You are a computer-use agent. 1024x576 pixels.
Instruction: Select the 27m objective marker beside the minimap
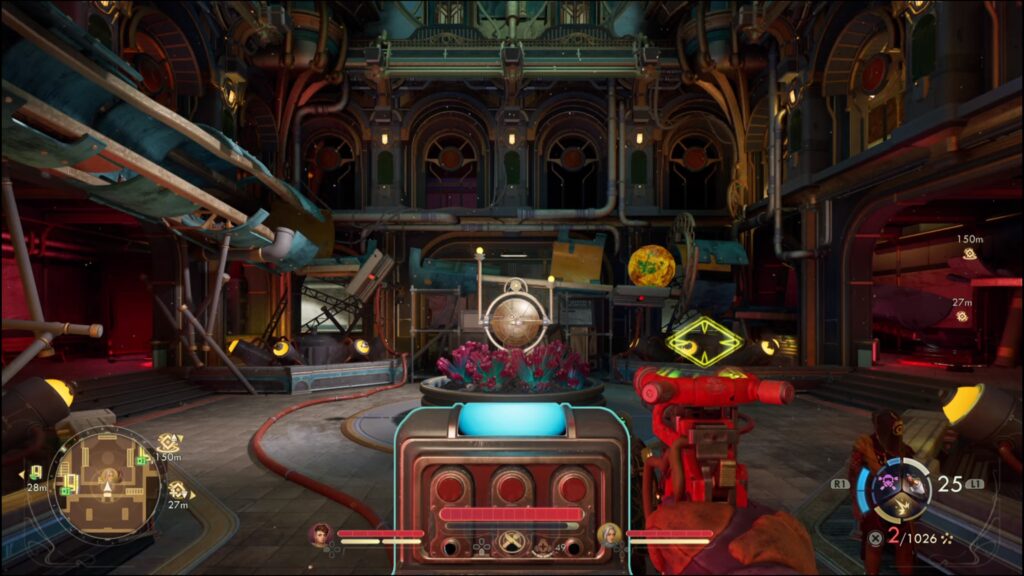[x=178, y=490]
